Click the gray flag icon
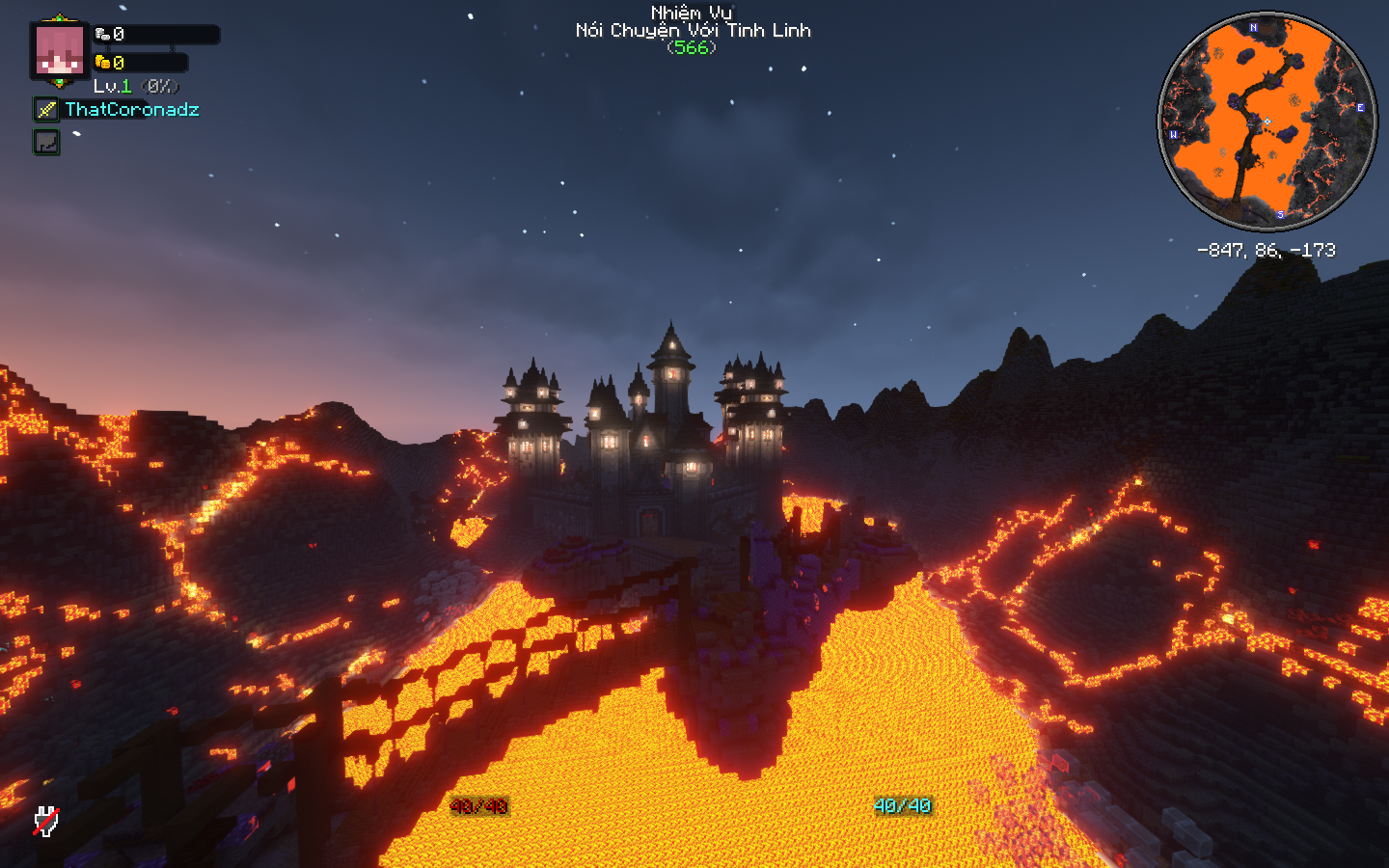The image size is (1389, 868). click(x=46, y=143)
